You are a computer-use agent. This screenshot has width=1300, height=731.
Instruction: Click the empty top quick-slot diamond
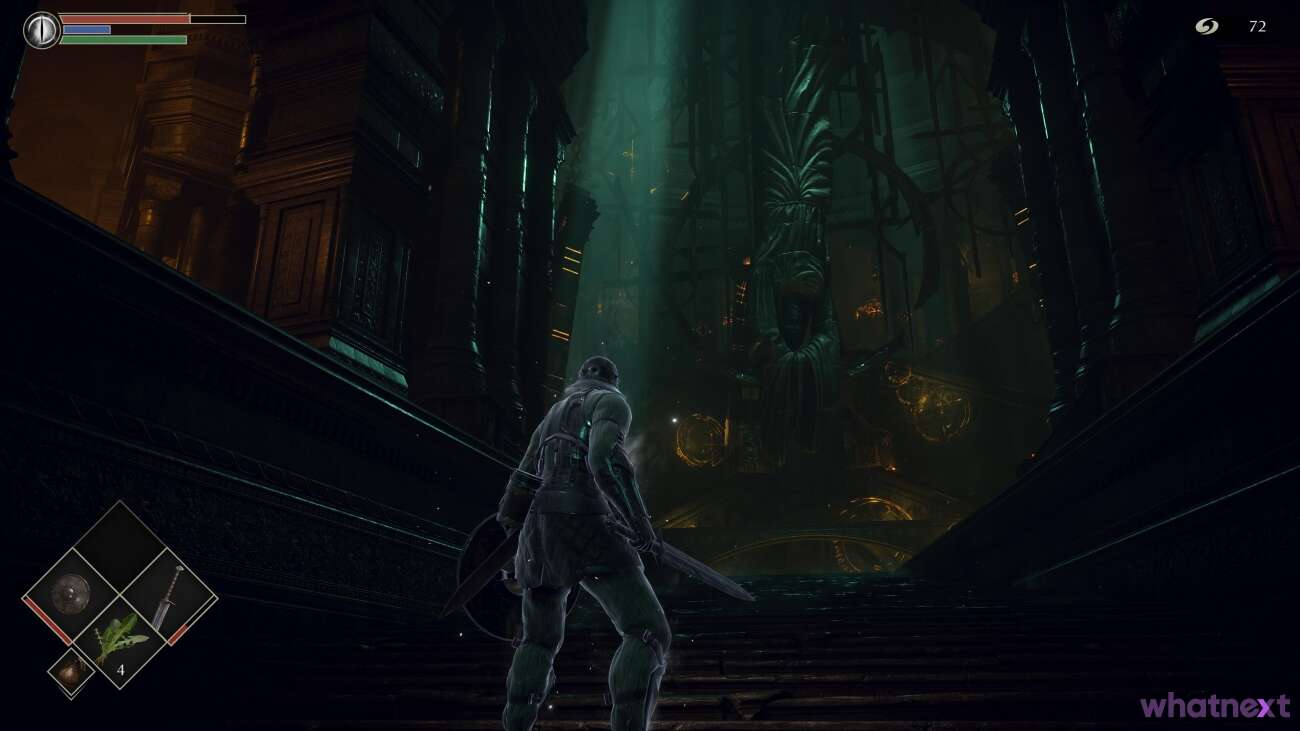pos(122,548)
